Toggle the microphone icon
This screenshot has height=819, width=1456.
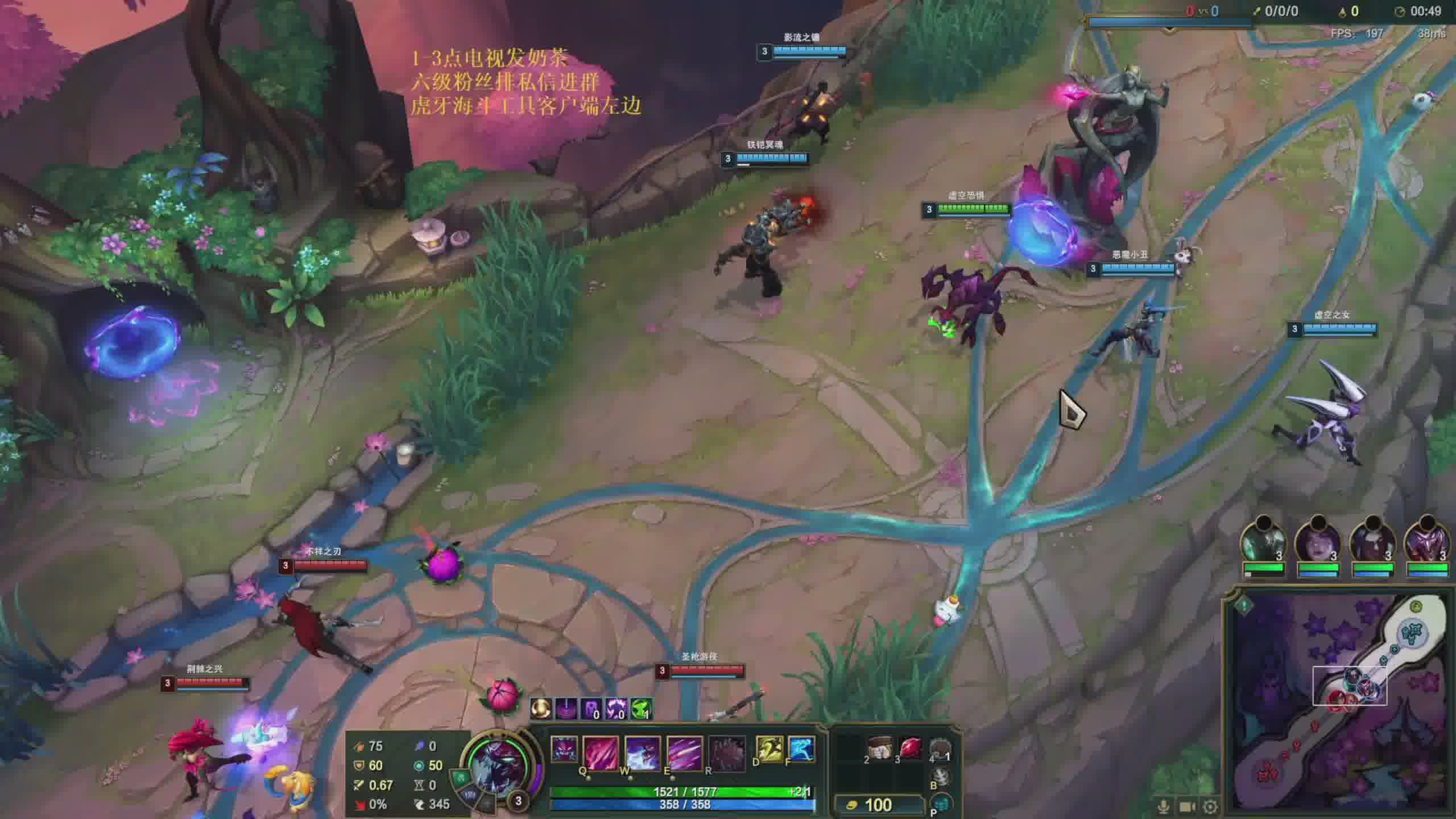[x=1164, y=806]
